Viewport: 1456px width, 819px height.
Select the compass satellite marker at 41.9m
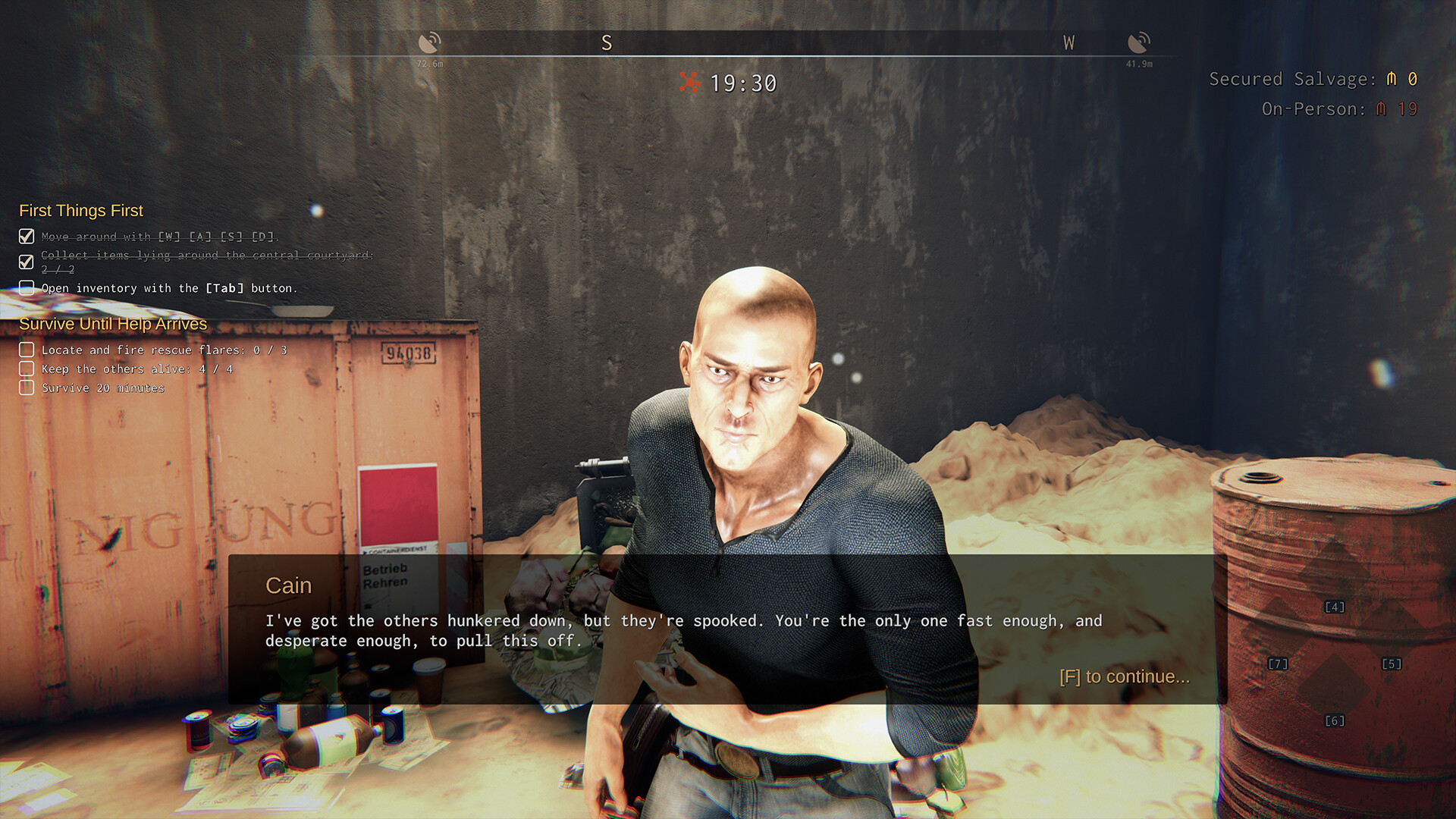(x=1139, y=42)
